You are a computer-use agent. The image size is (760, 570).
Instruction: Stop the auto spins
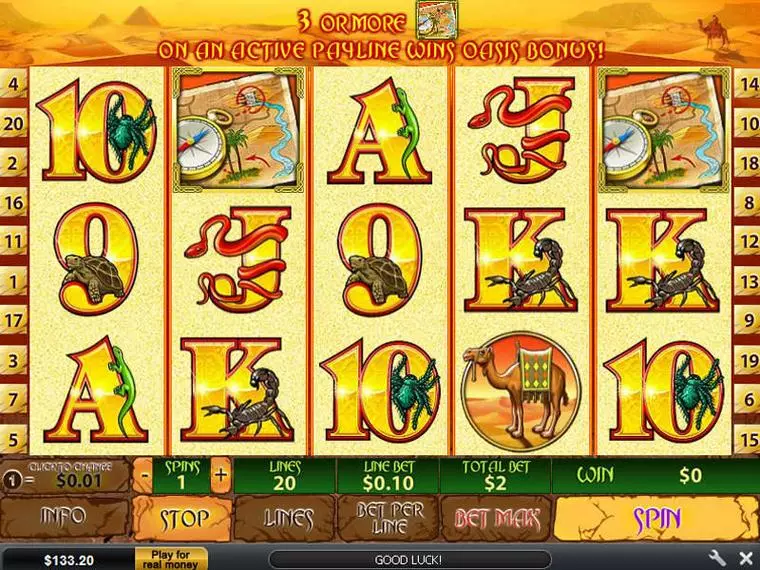point(184,519)
